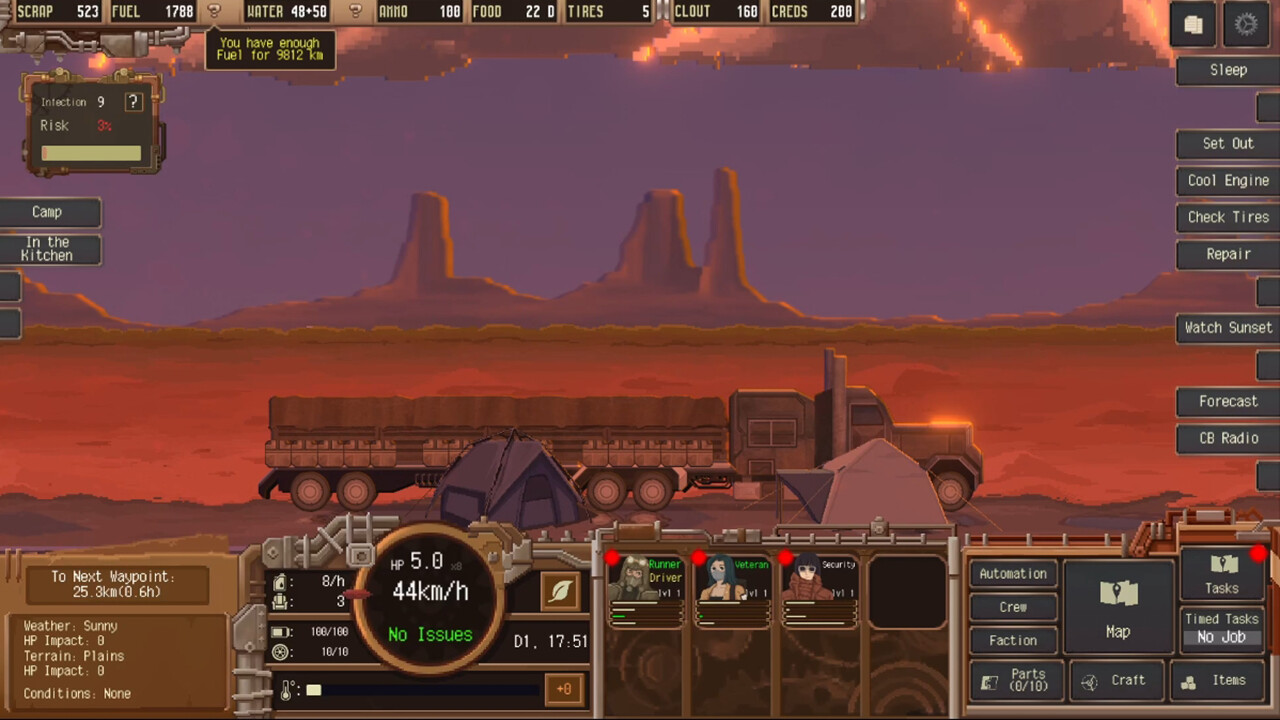The width and height of the screenshot is (1280, 720).
Task: Open the Craft menu
Action: [x=1118, y=680]
